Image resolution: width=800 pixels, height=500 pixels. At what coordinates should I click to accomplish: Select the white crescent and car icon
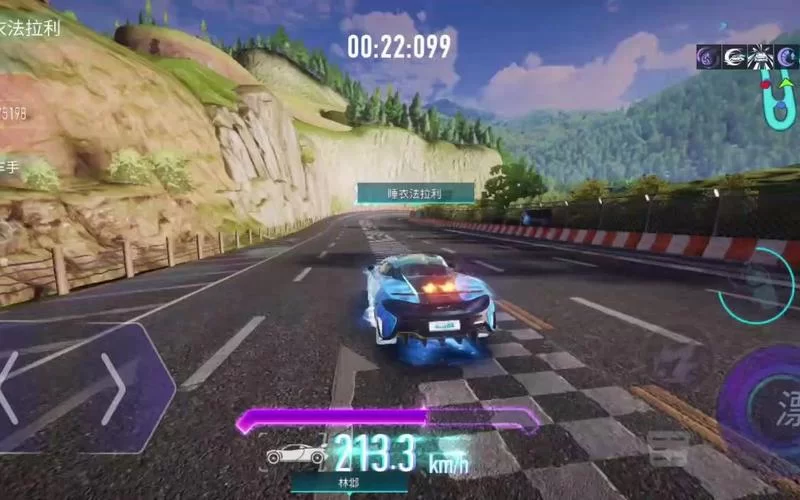pyautogui.click(x=733, y=58)
